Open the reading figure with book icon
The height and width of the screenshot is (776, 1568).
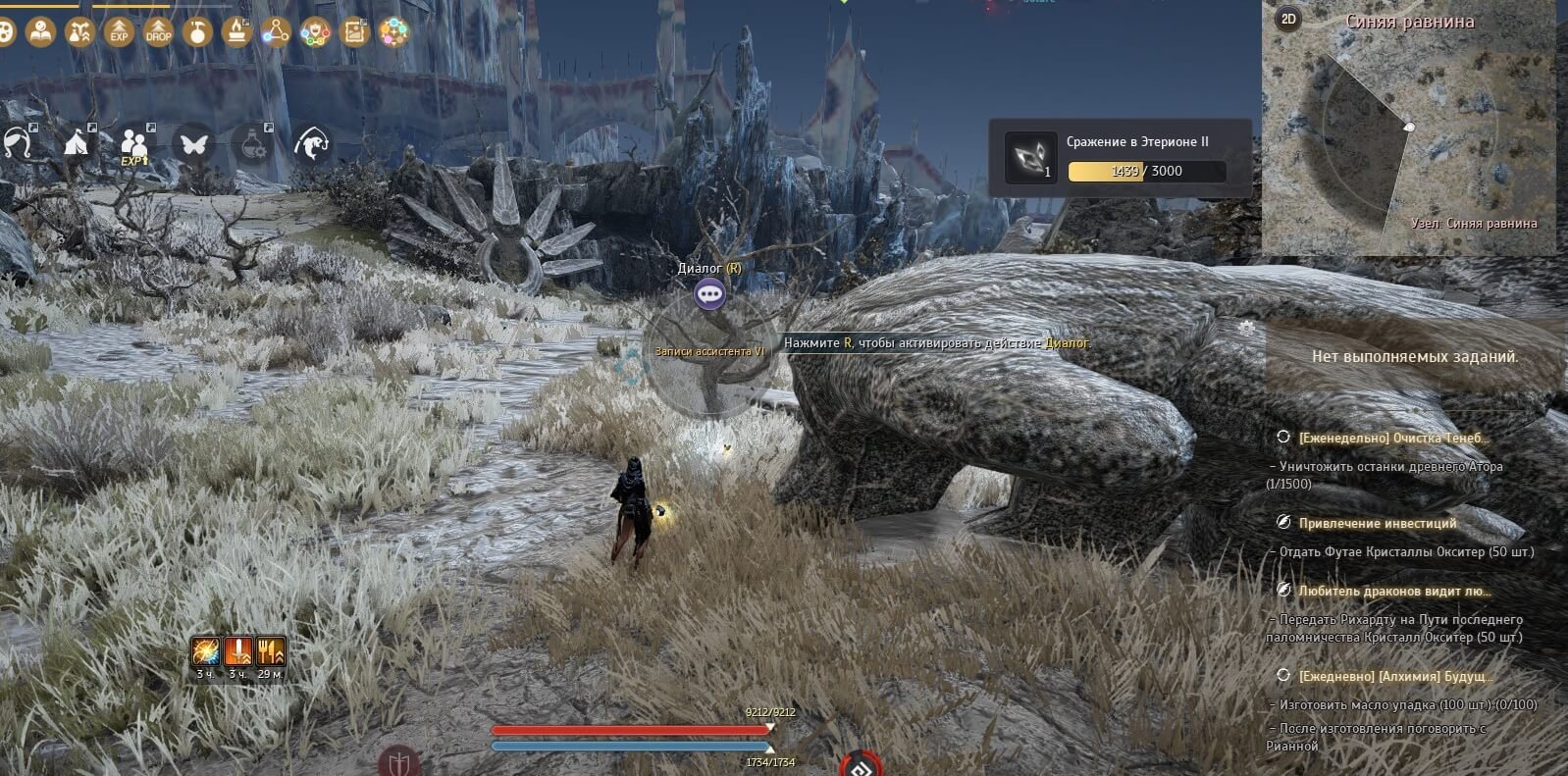(40, 31)
